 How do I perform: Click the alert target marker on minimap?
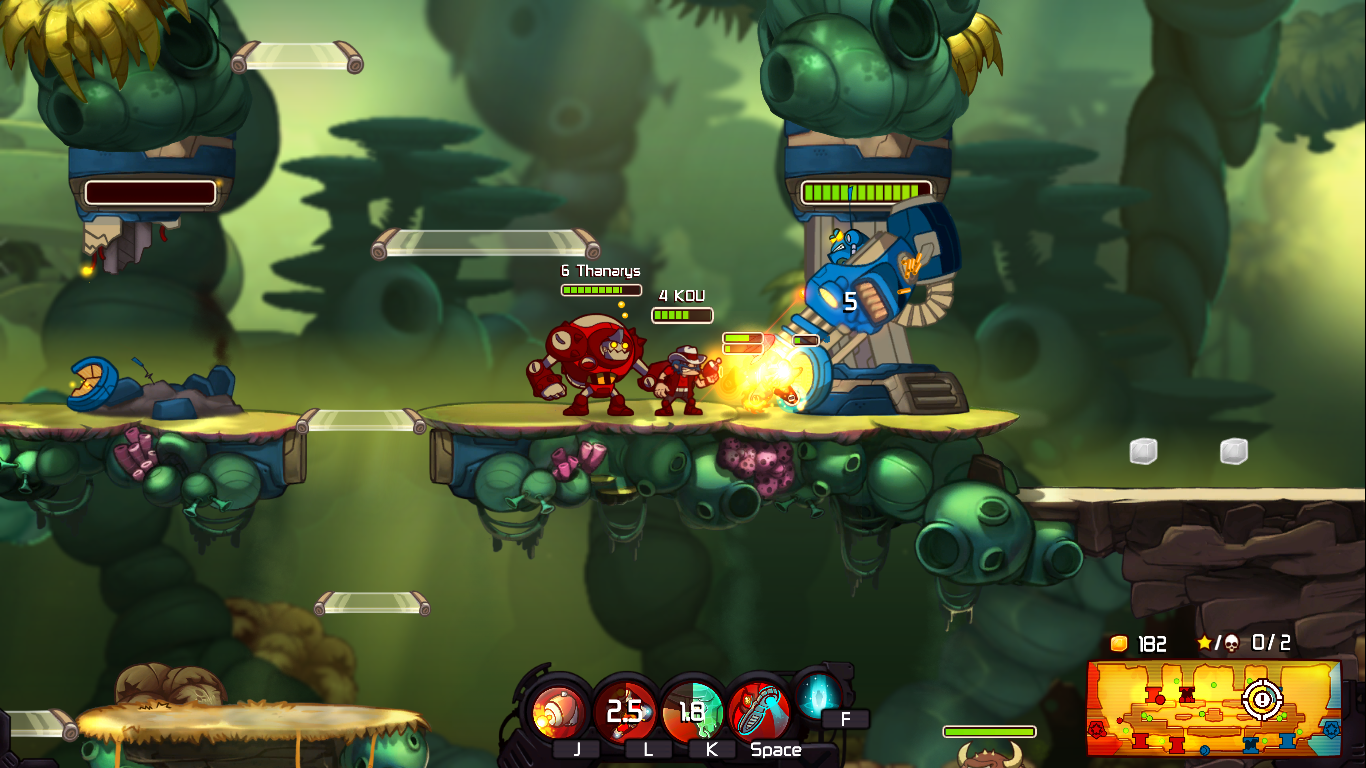[1262, 699]
